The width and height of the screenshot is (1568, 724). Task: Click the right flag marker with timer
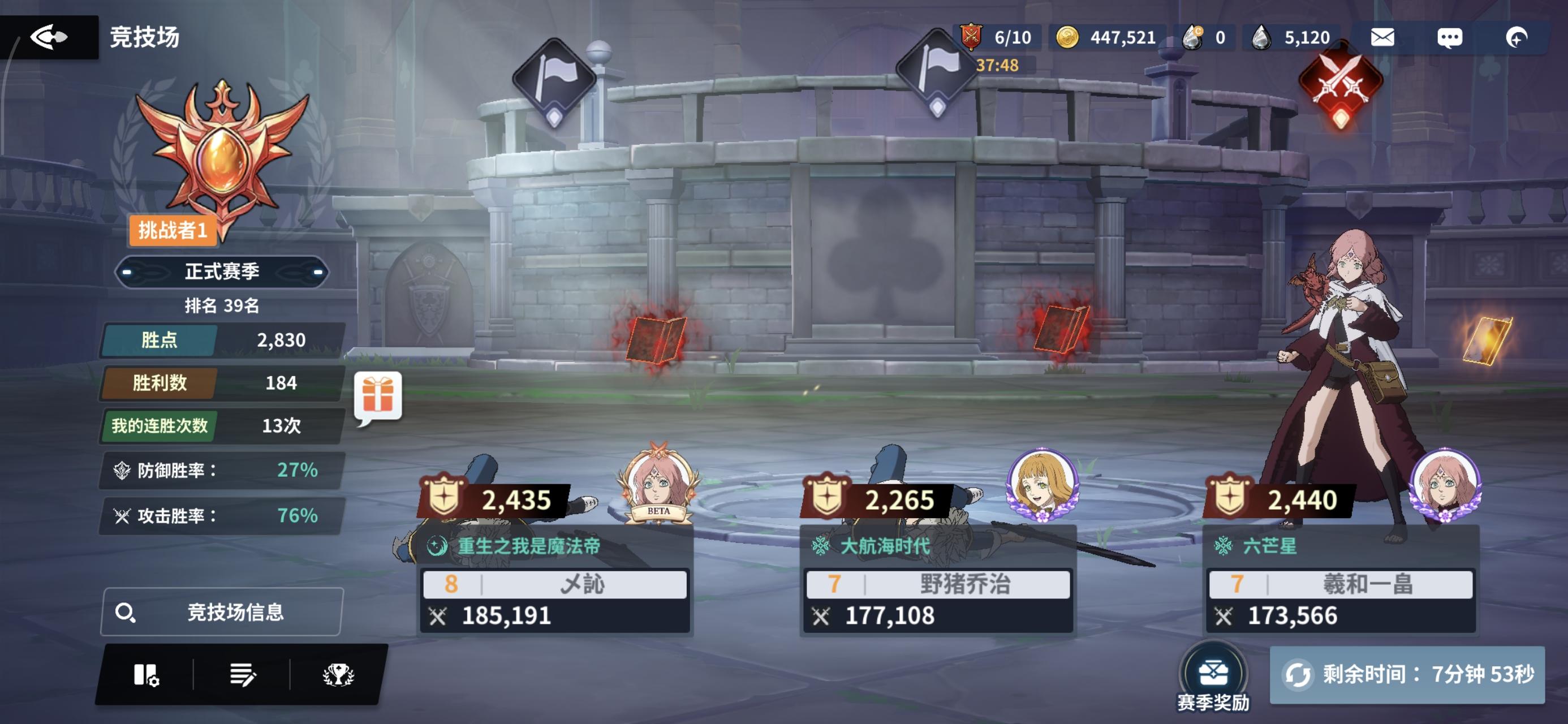pyautogui.click(x=938, y=72)
